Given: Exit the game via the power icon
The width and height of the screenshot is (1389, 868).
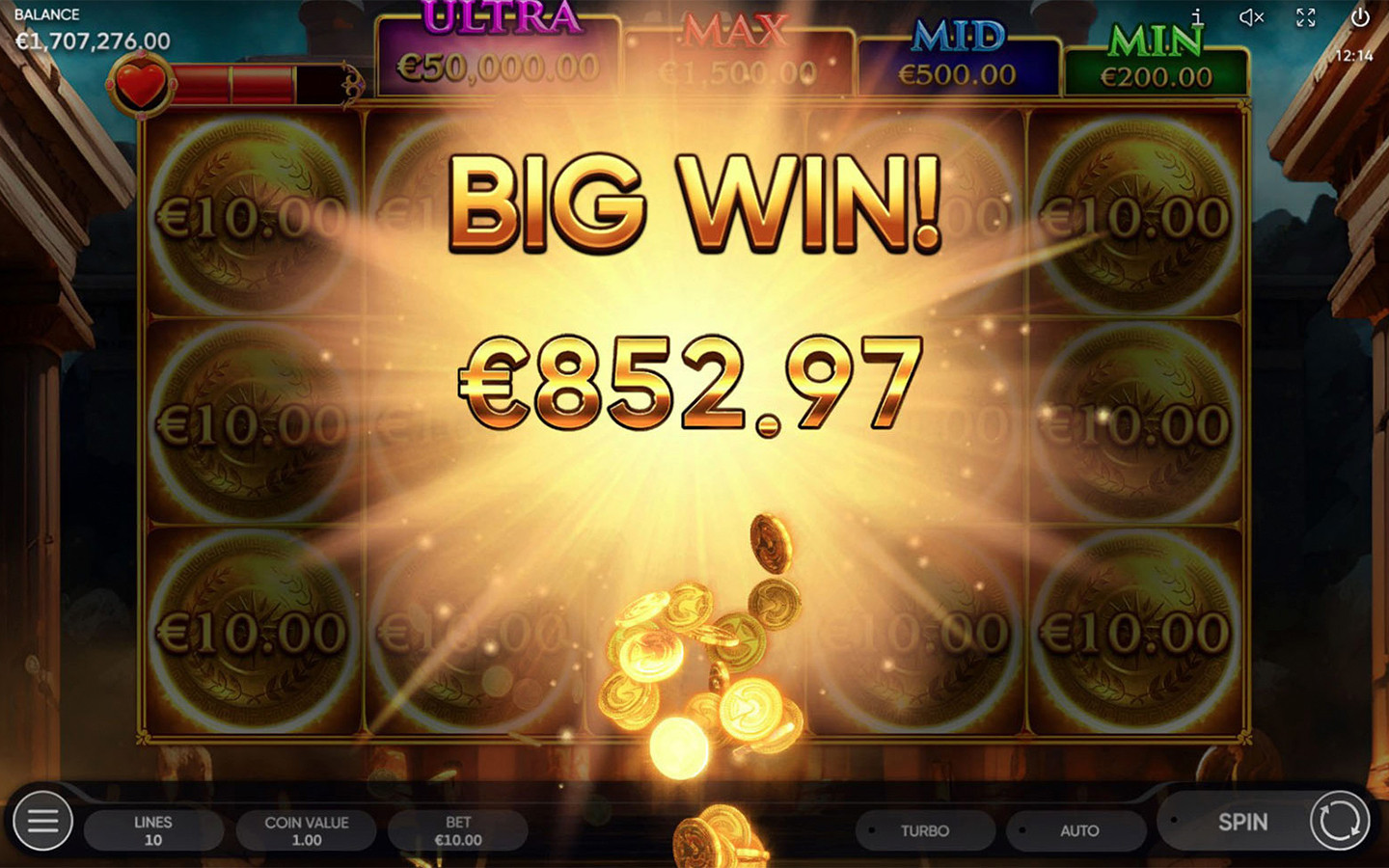Looking at the screenshot, I should [x=1361, y=16].
